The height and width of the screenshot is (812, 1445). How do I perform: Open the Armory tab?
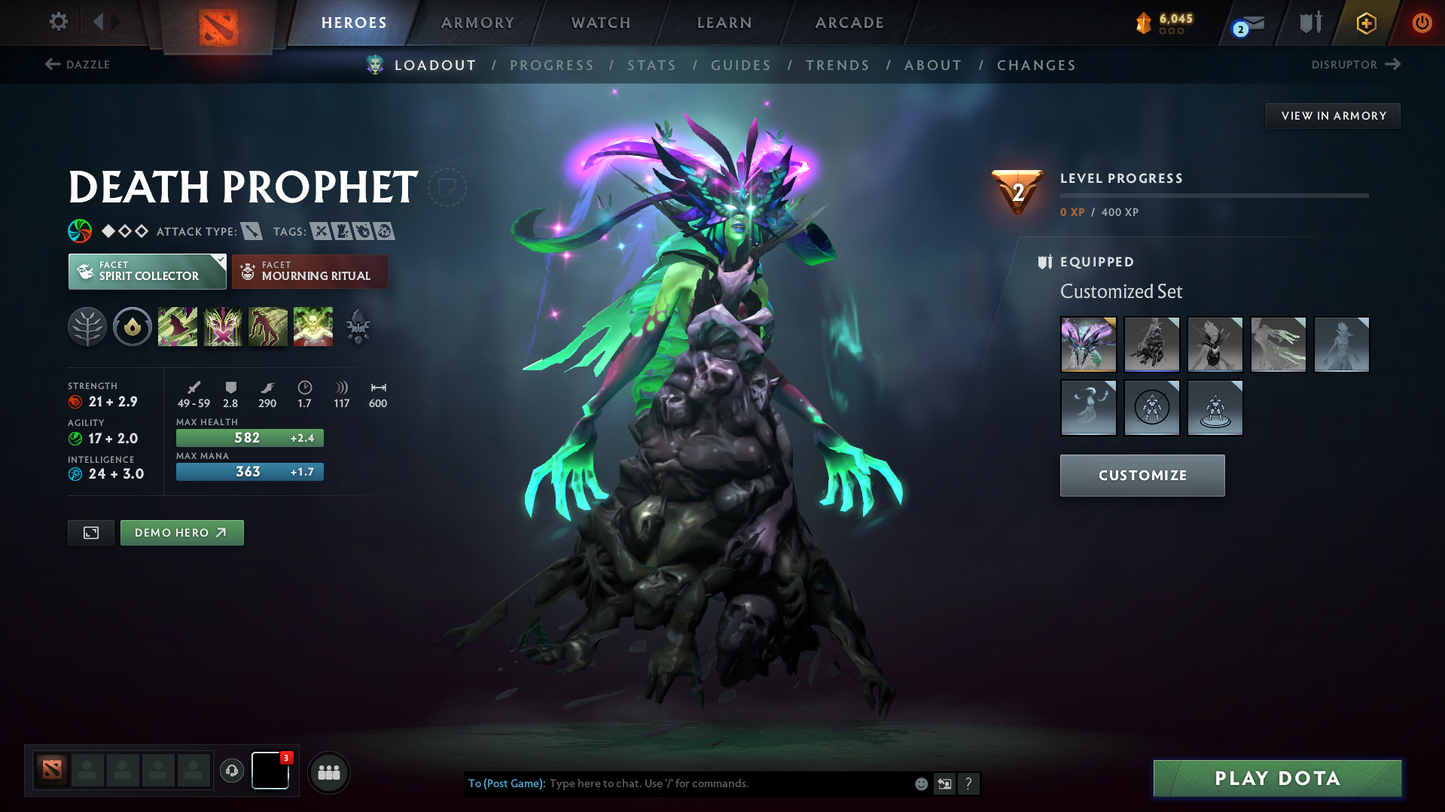click(477, 22)
